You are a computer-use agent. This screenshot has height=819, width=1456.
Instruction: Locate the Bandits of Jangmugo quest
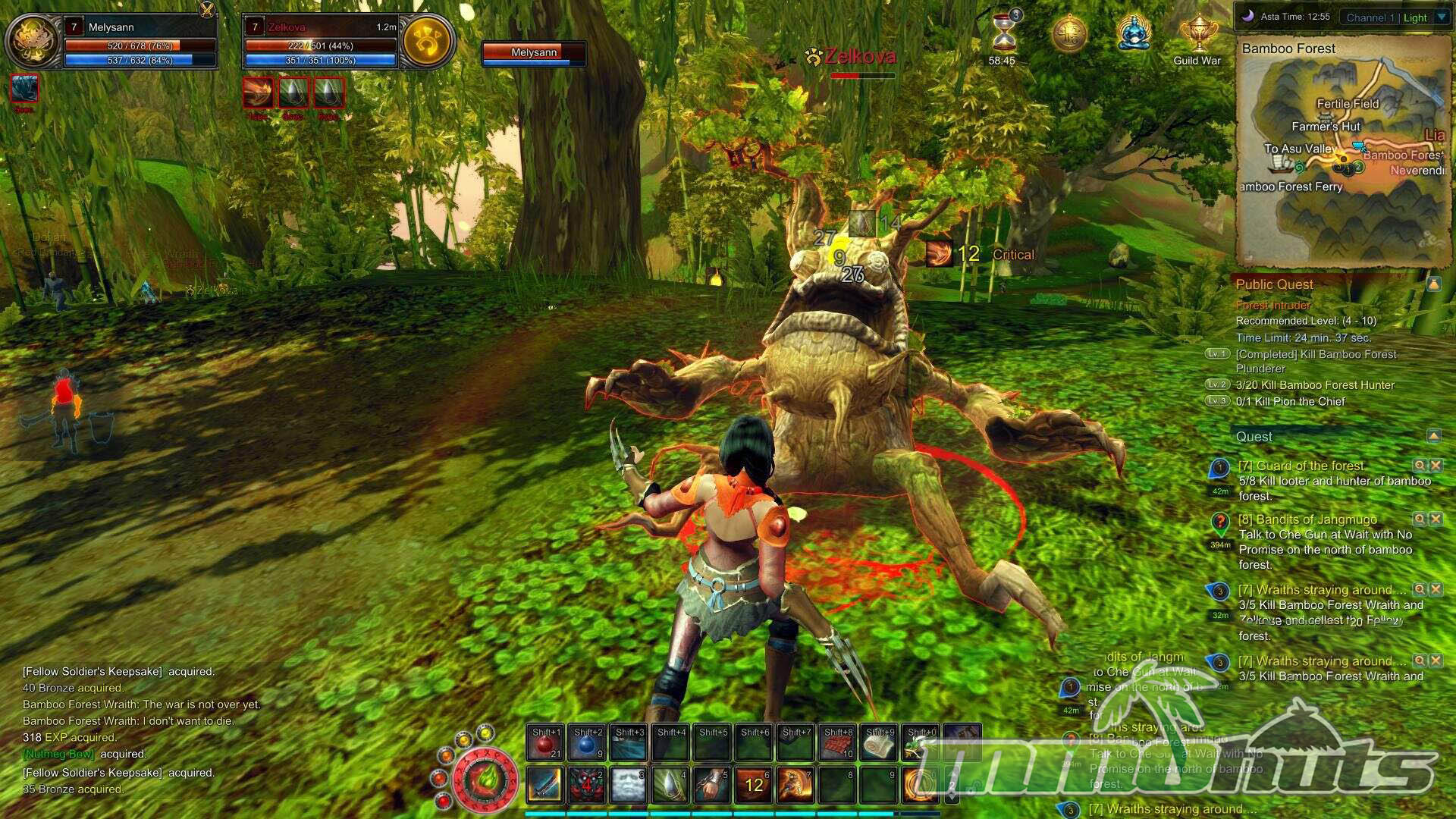click(1419, 519)
